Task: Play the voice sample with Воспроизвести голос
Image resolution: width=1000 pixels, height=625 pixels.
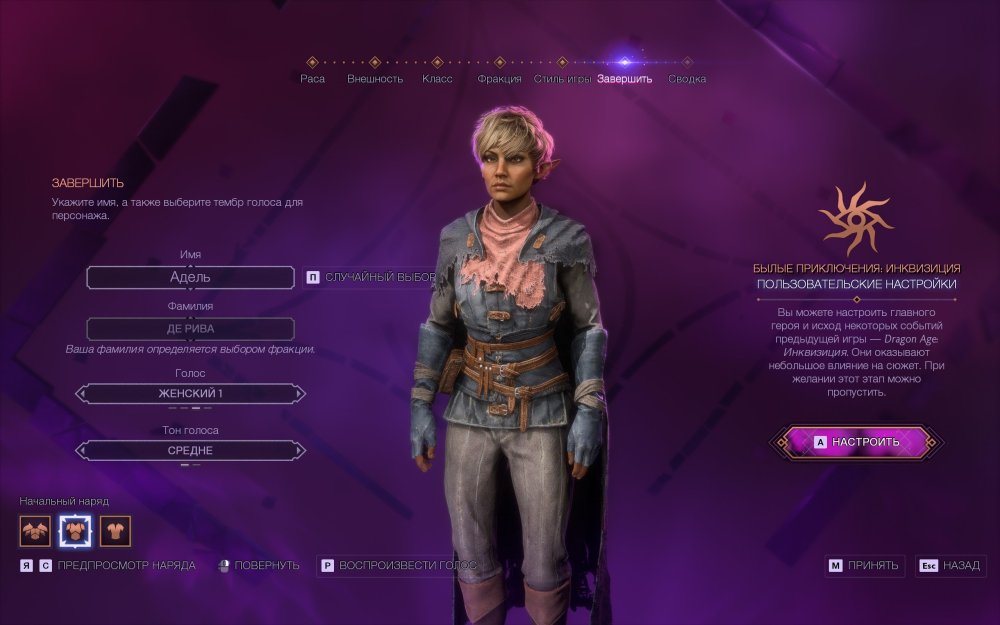Action: (398, 566)
